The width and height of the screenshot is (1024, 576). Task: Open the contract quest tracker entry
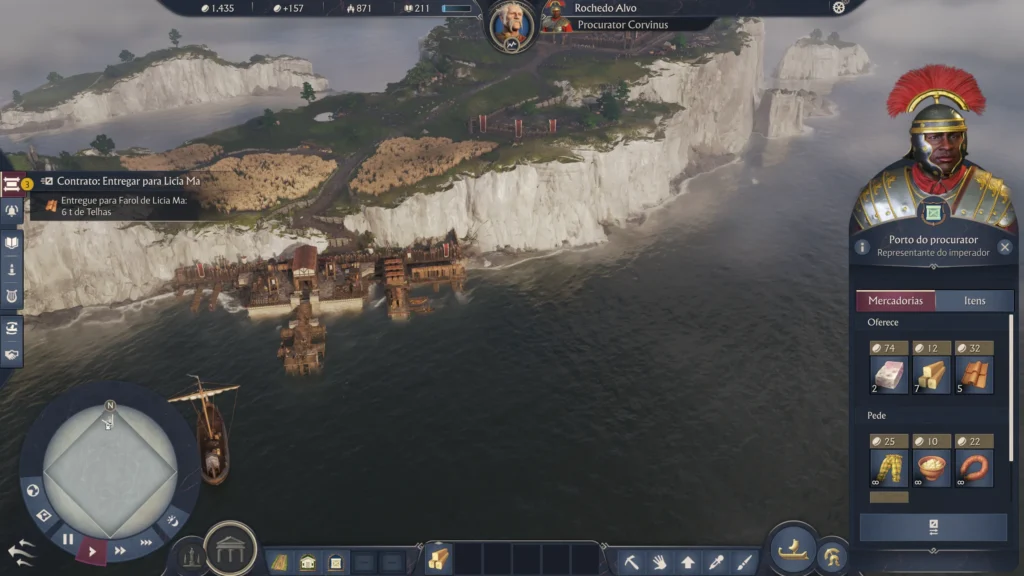pyautogui.click(x=120, y=181)
